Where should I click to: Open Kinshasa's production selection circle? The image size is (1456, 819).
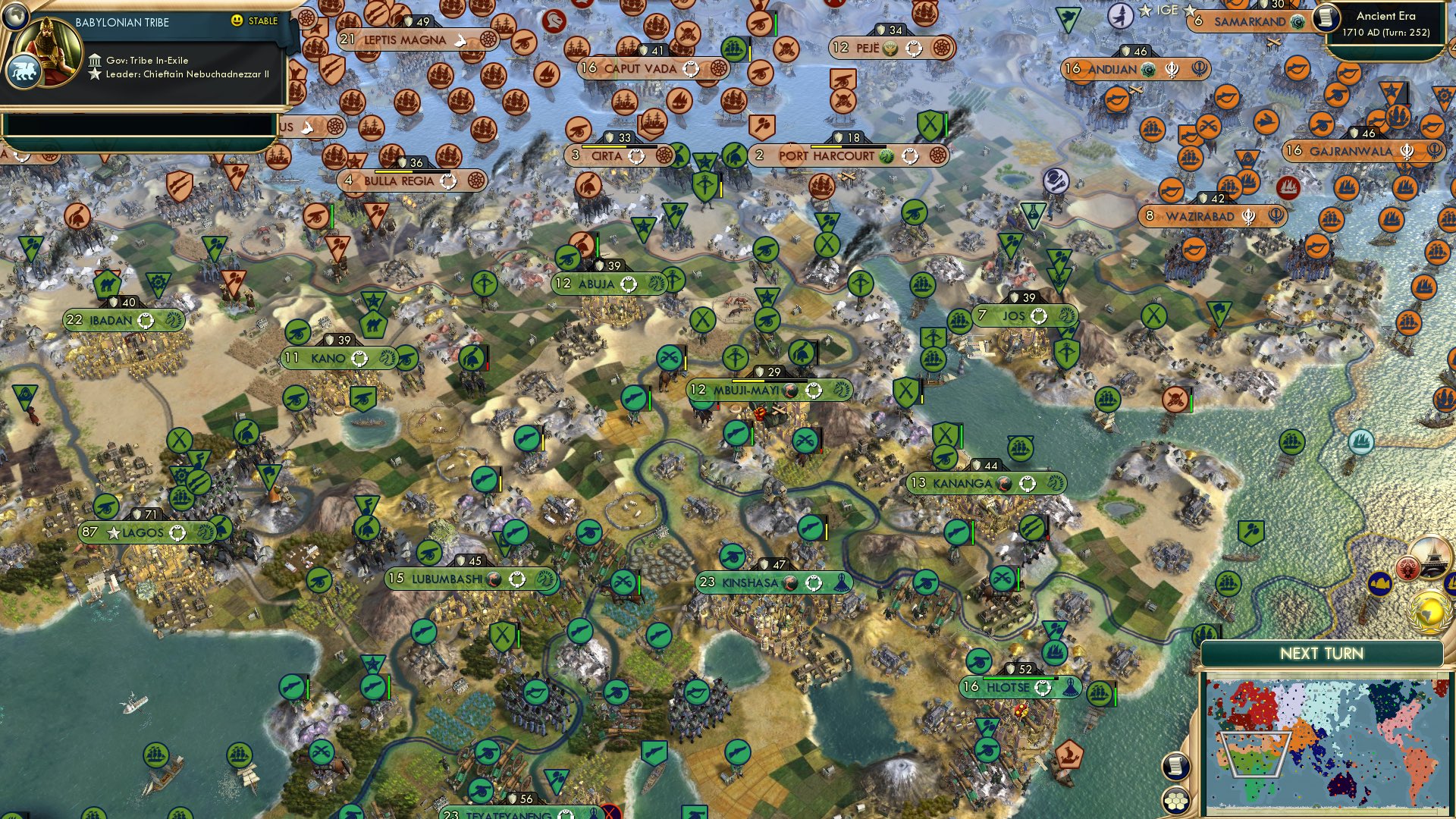click(x=814, y=584)
